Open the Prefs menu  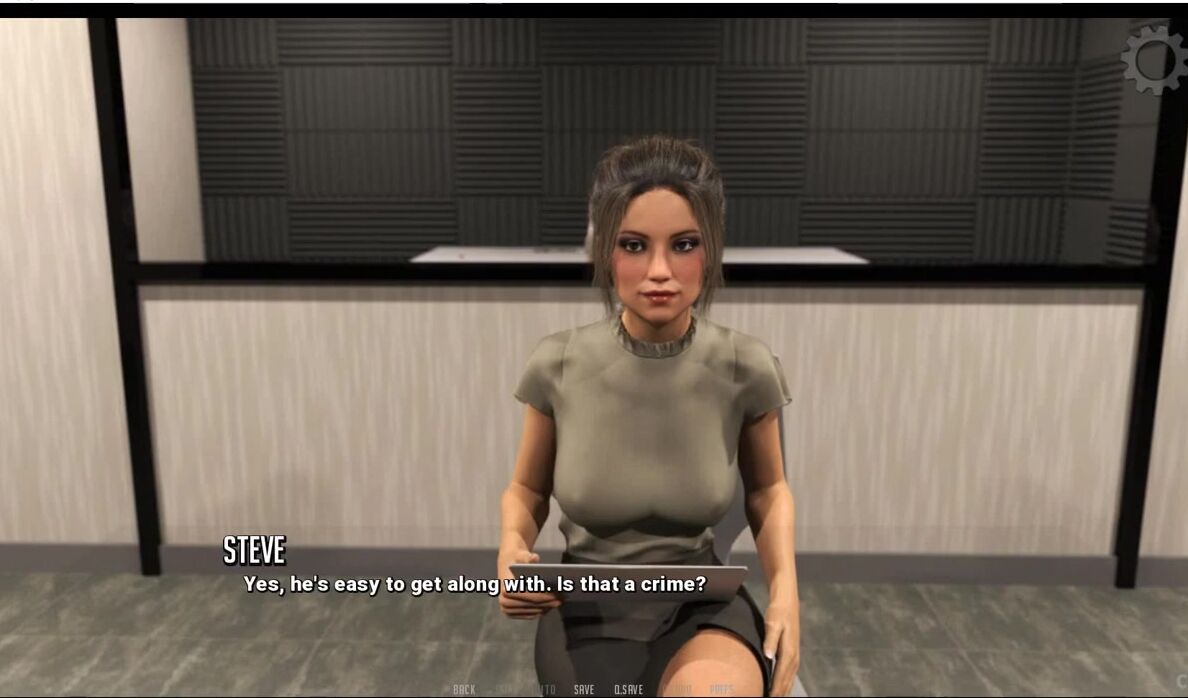pos(721,689)
